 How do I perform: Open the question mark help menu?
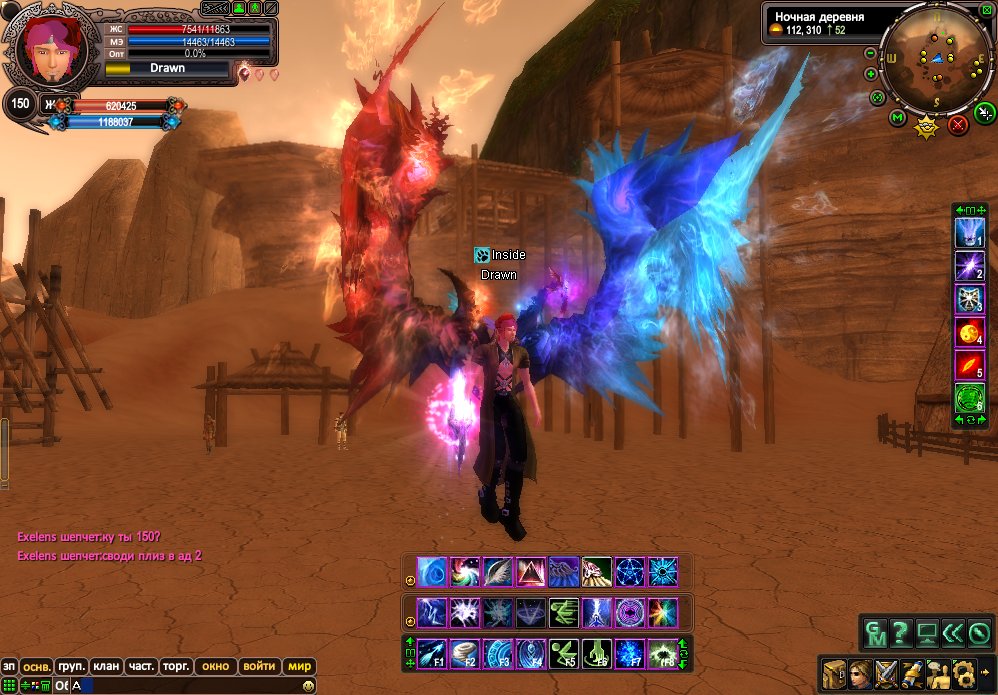coord(901,633)
